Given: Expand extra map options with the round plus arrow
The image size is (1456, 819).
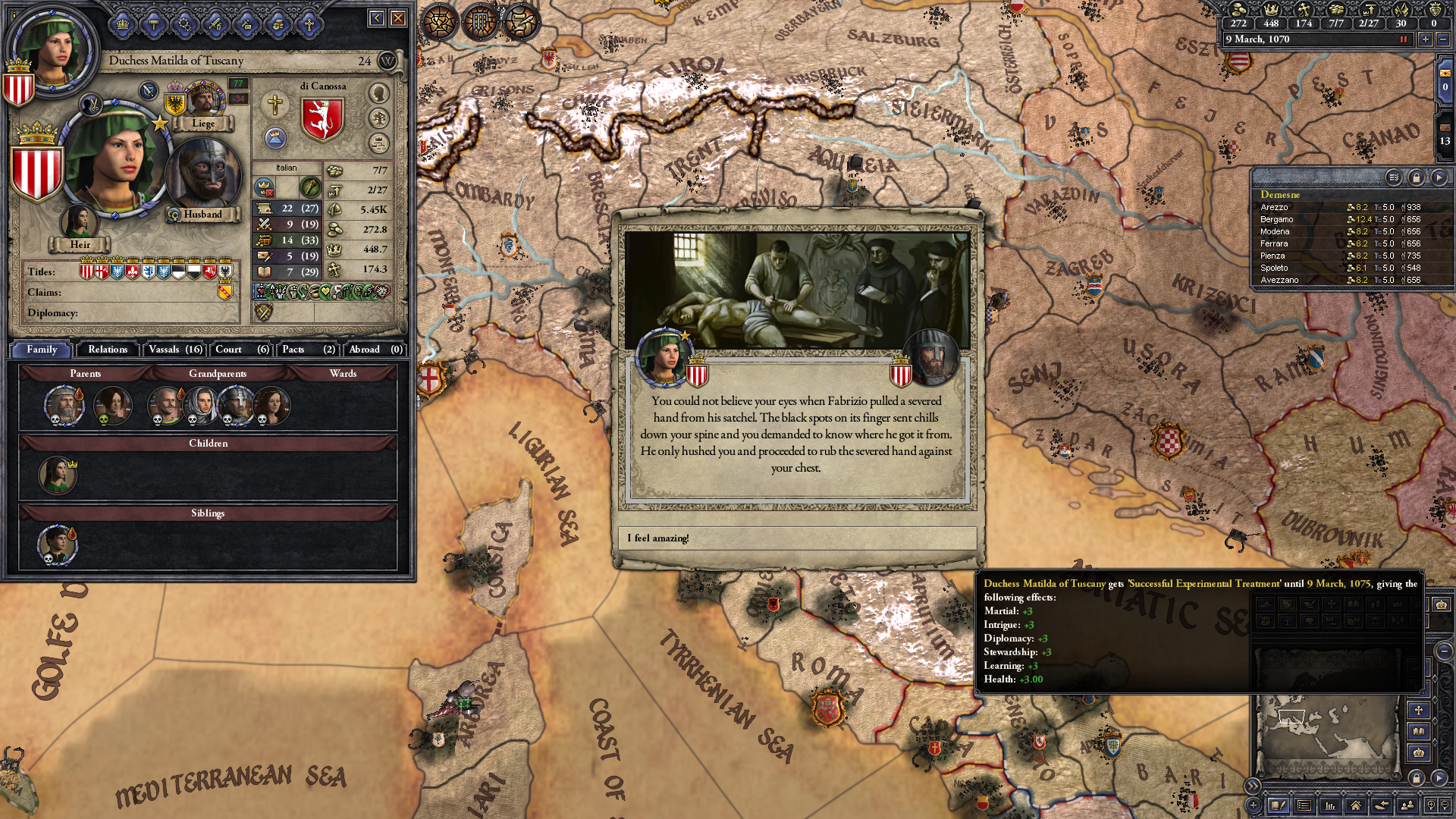Looking at the screenshot, I should coord(1253,805).
